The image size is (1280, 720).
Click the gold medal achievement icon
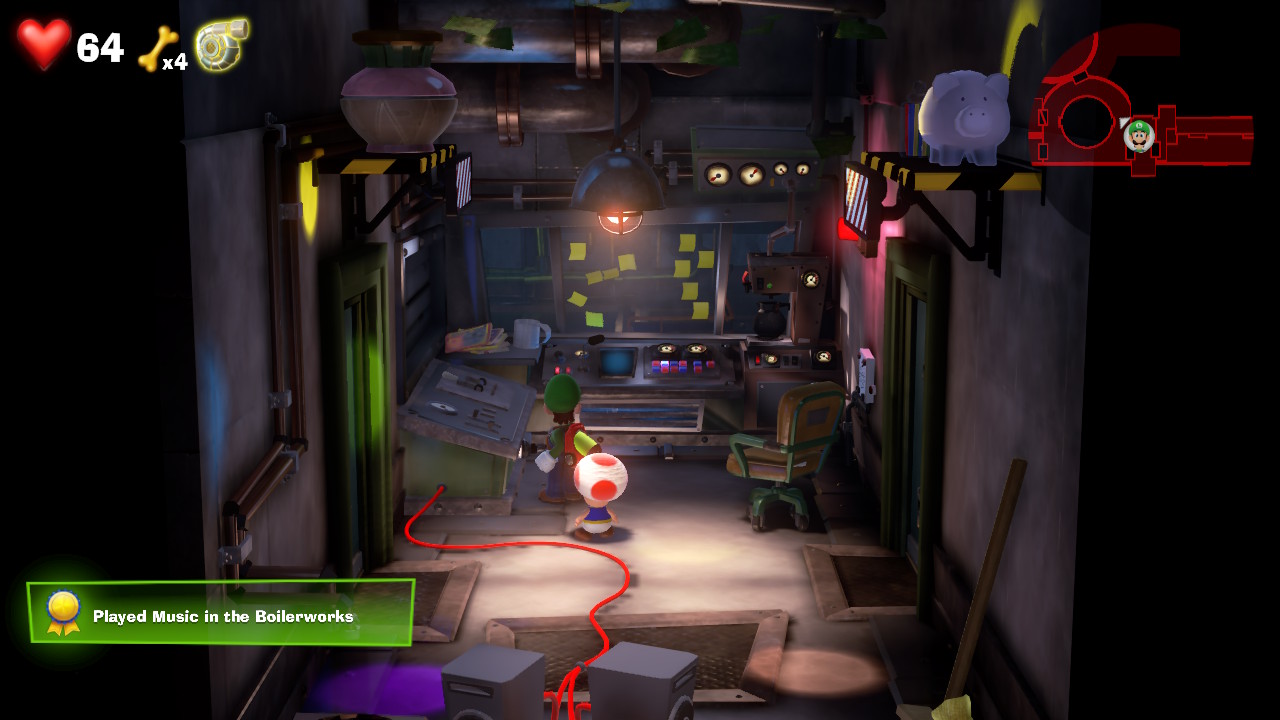click(63, 612)
